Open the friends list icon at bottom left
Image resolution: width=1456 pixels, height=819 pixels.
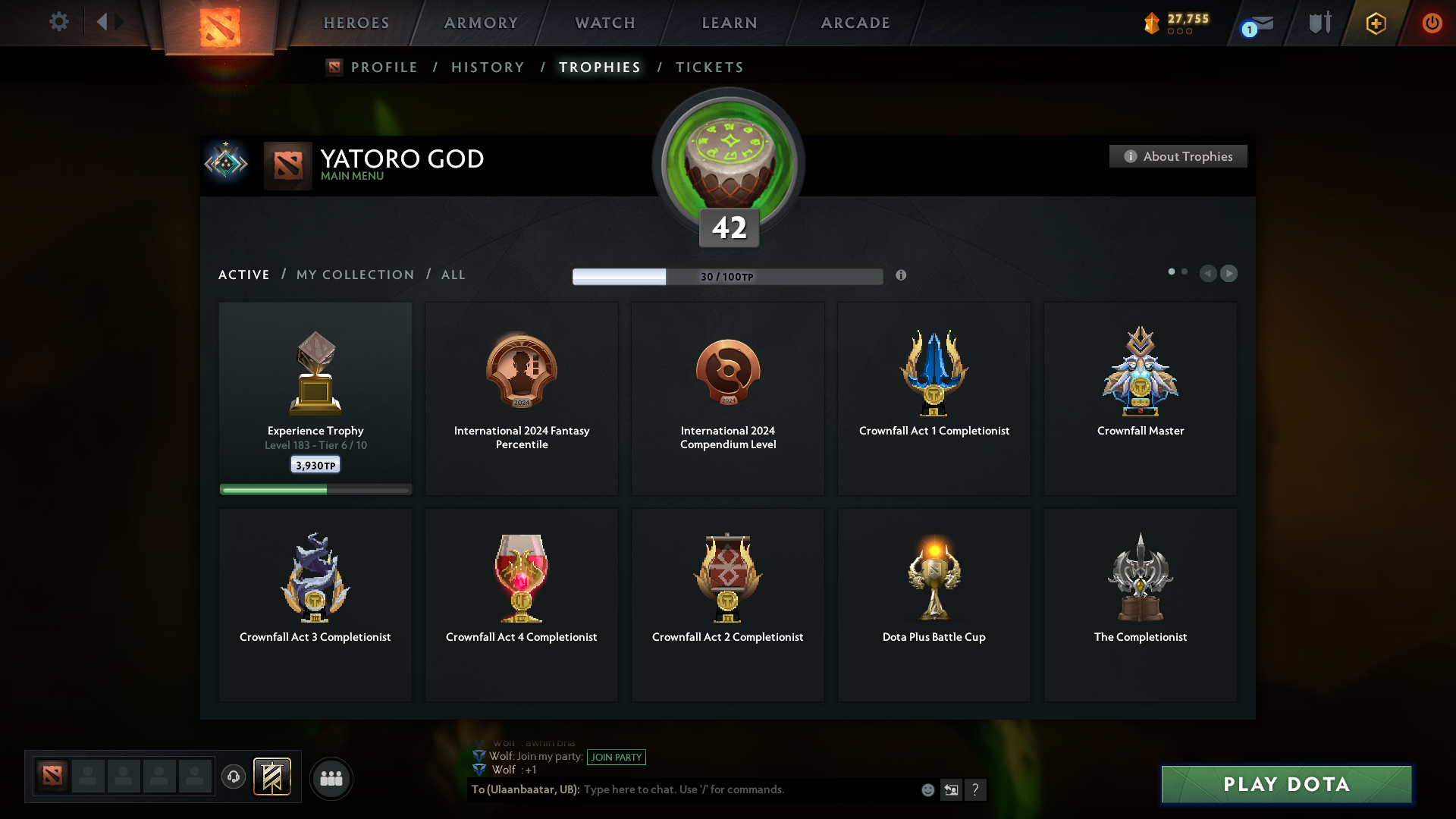[331, 778]
